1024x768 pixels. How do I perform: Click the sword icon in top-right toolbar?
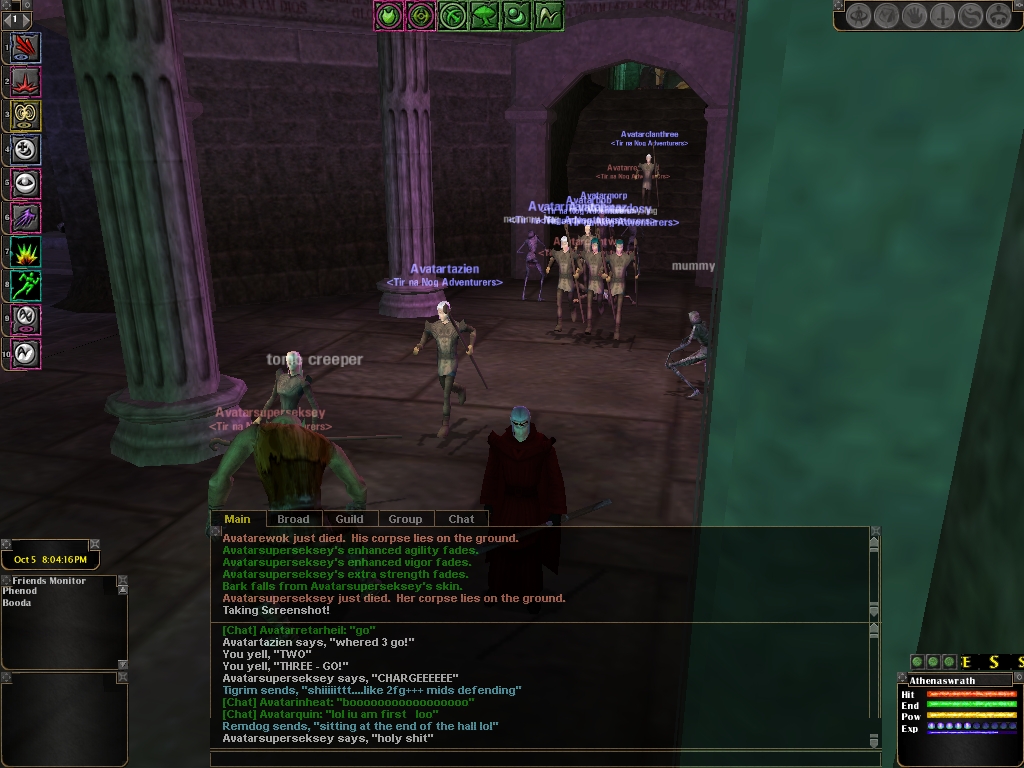pos(943,15)
